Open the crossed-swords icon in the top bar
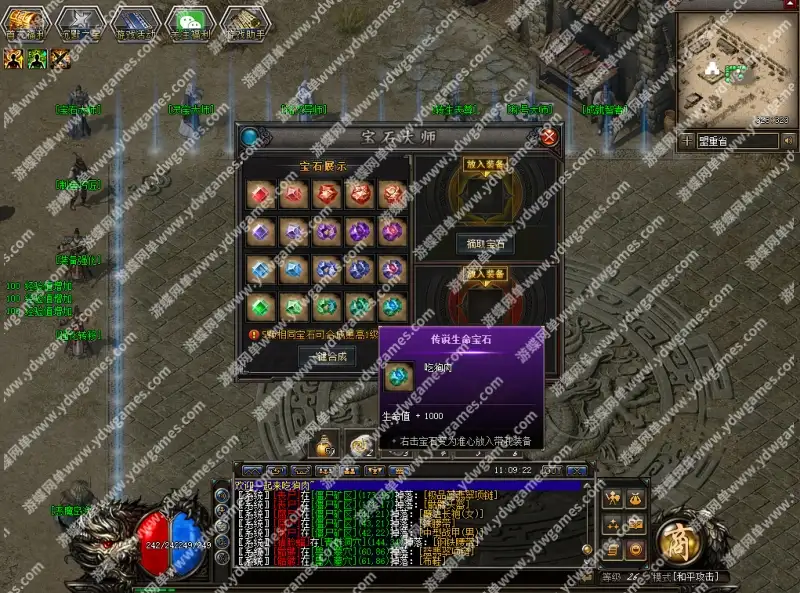Image resolution: width=800 pixels, height=593 pixels. pyautogui.click(x=79, y=22)
